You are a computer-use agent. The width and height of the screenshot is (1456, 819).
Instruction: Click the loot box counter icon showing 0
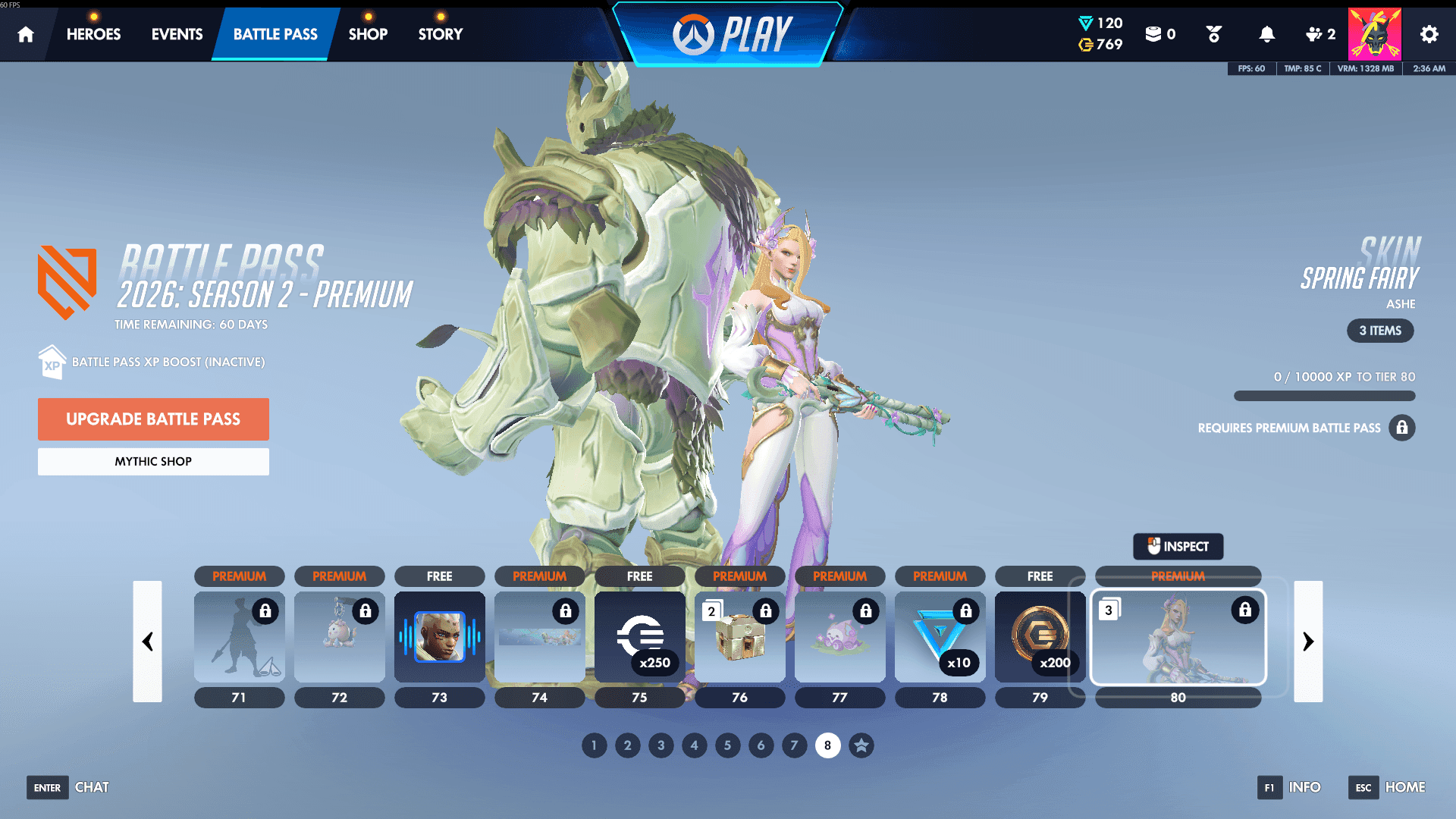click(1155, 33)
